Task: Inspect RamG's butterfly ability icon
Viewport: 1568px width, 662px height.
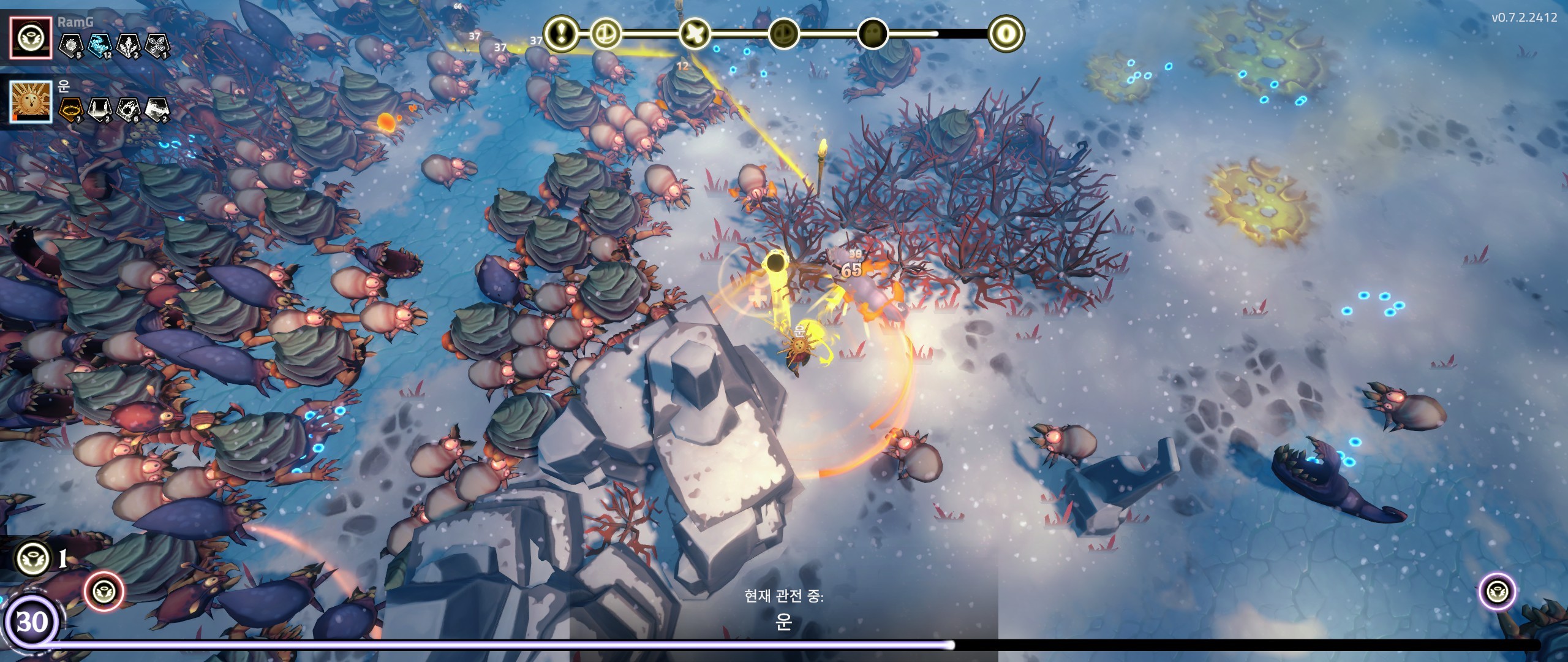Action: 157,45
